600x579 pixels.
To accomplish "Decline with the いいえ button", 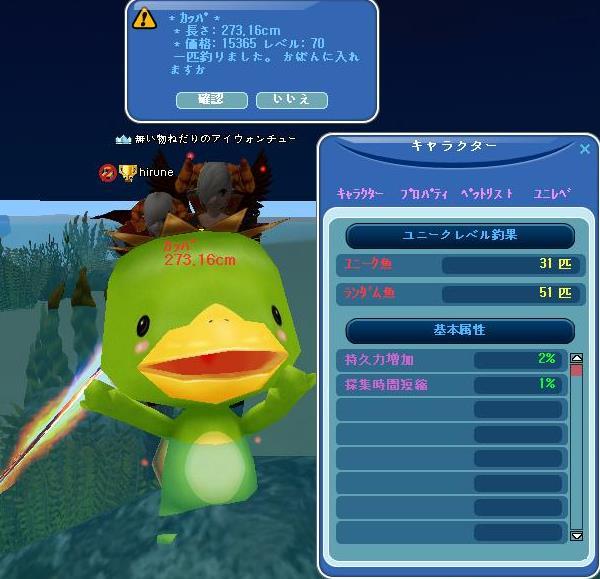I will tap(291, 100).
